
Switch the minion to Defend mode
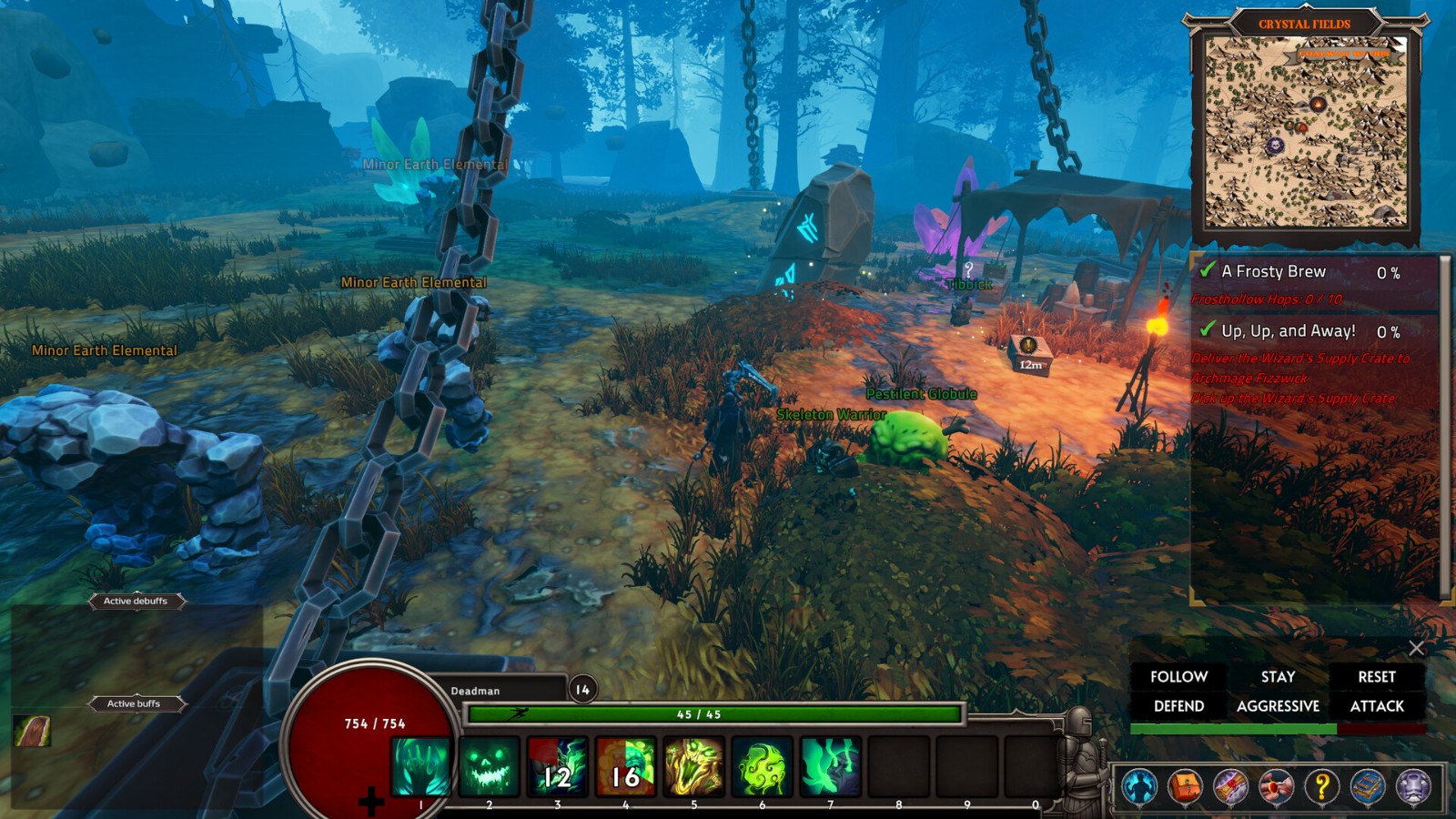click(1178, 706)
